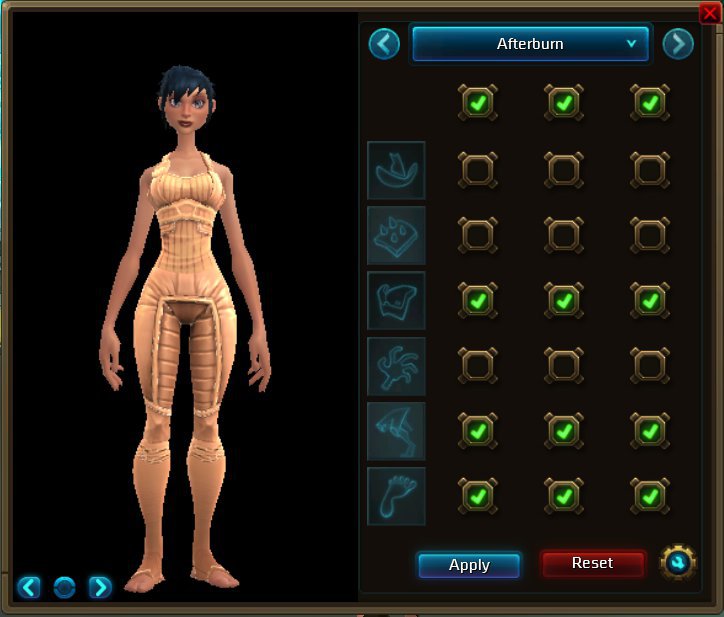
Task: Choose the chest armor slot icon
Action: [396, 300]
